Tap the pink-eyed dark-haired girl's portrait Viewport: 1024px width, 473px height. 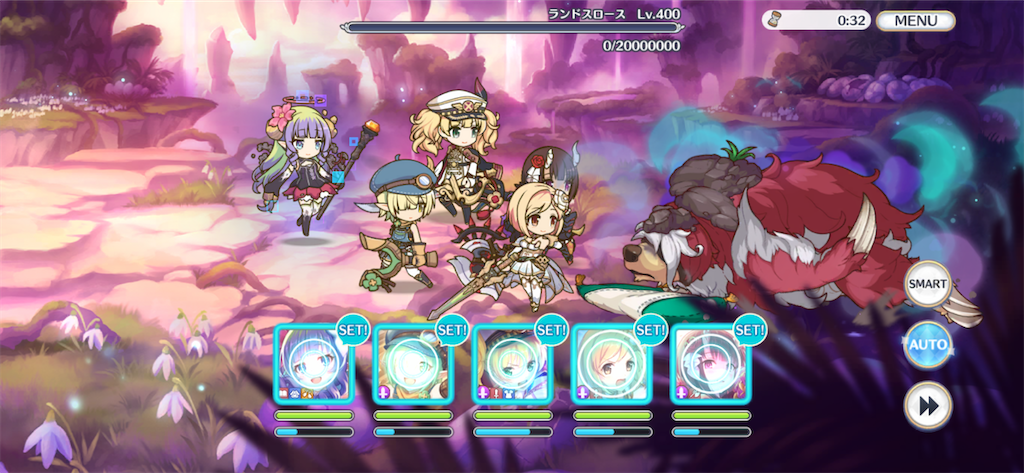[710, 365]
